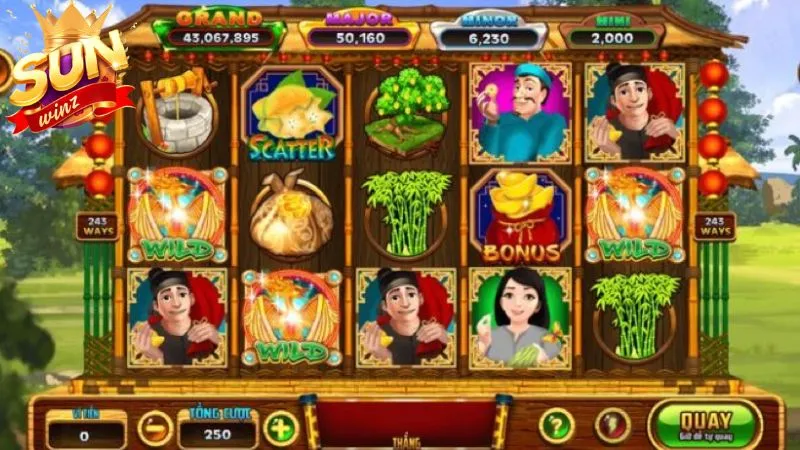Spin the reels with the Quay button

click(704, 424)
